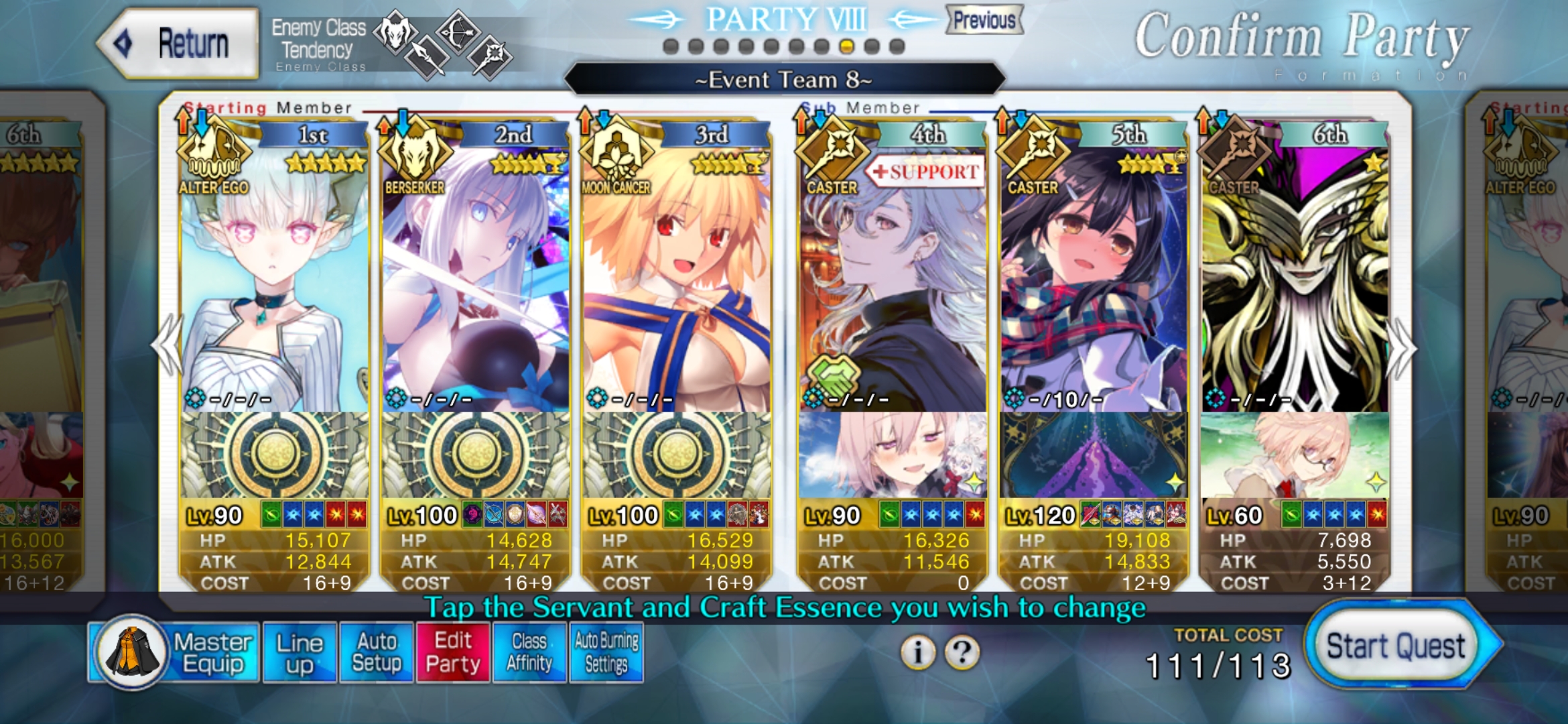Select the Lv.120 Caster in 5th slot
1568x724 pixels.
point(1093,282)
